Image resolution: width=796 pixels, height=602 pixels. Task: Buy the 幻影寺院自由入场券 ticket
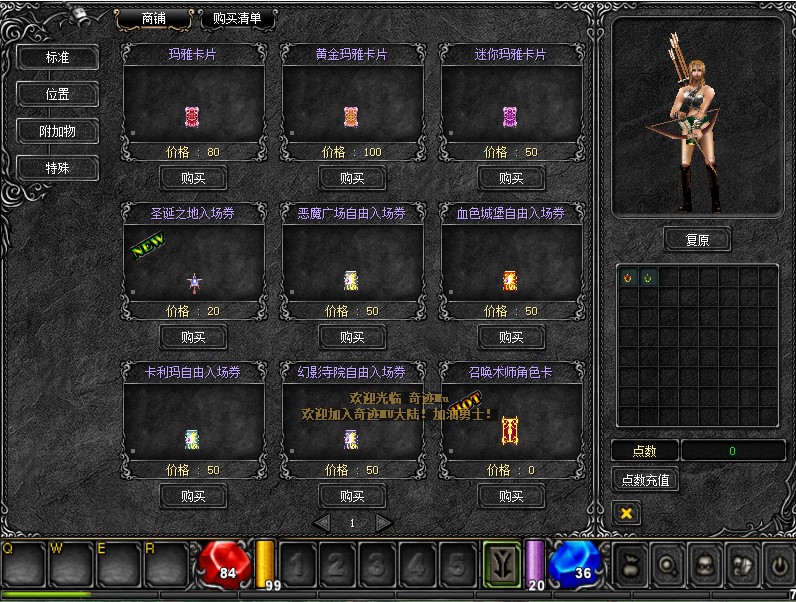(x=352, y=495)
